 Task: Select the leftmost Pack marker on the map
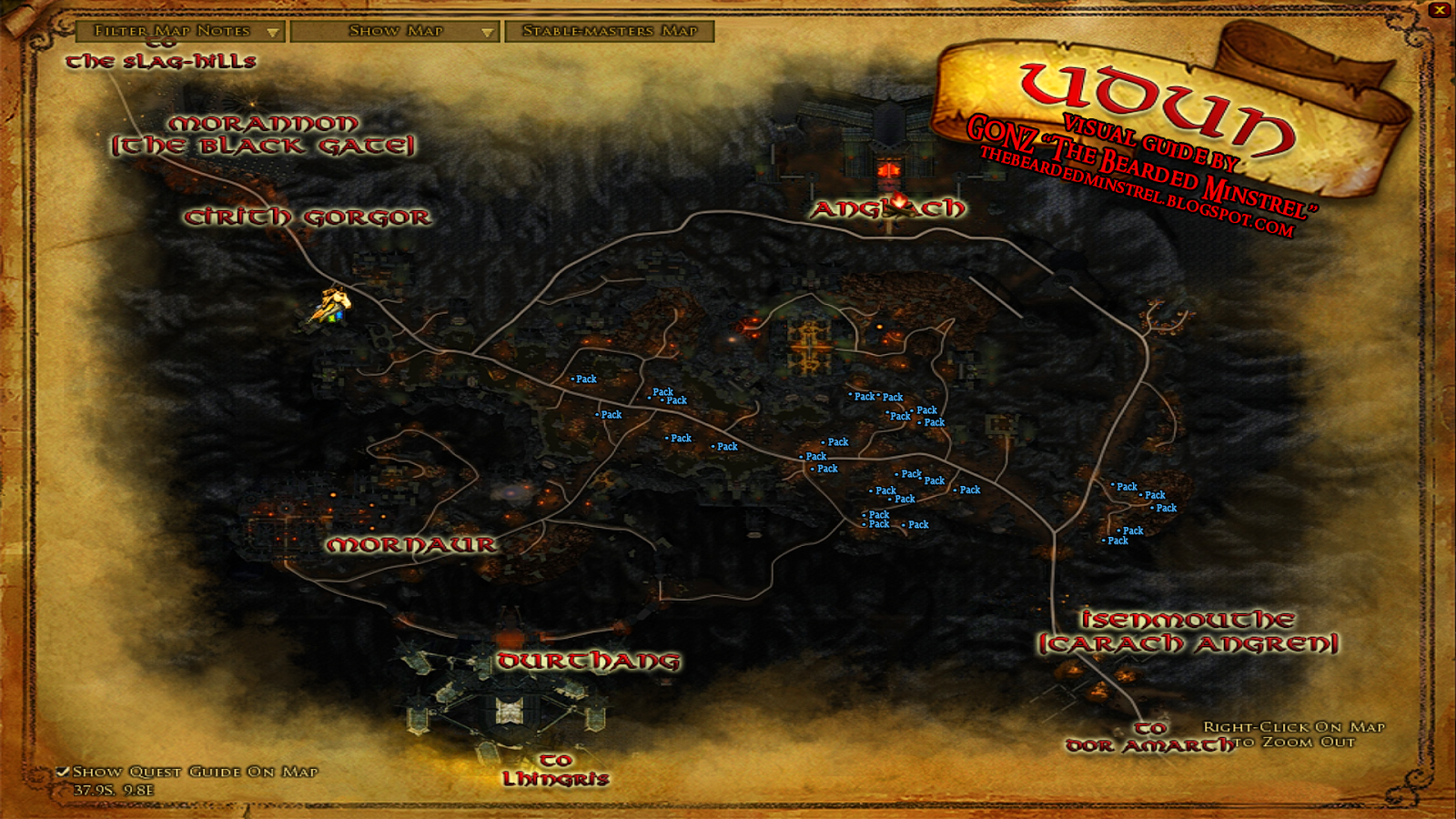pos(581,379)
